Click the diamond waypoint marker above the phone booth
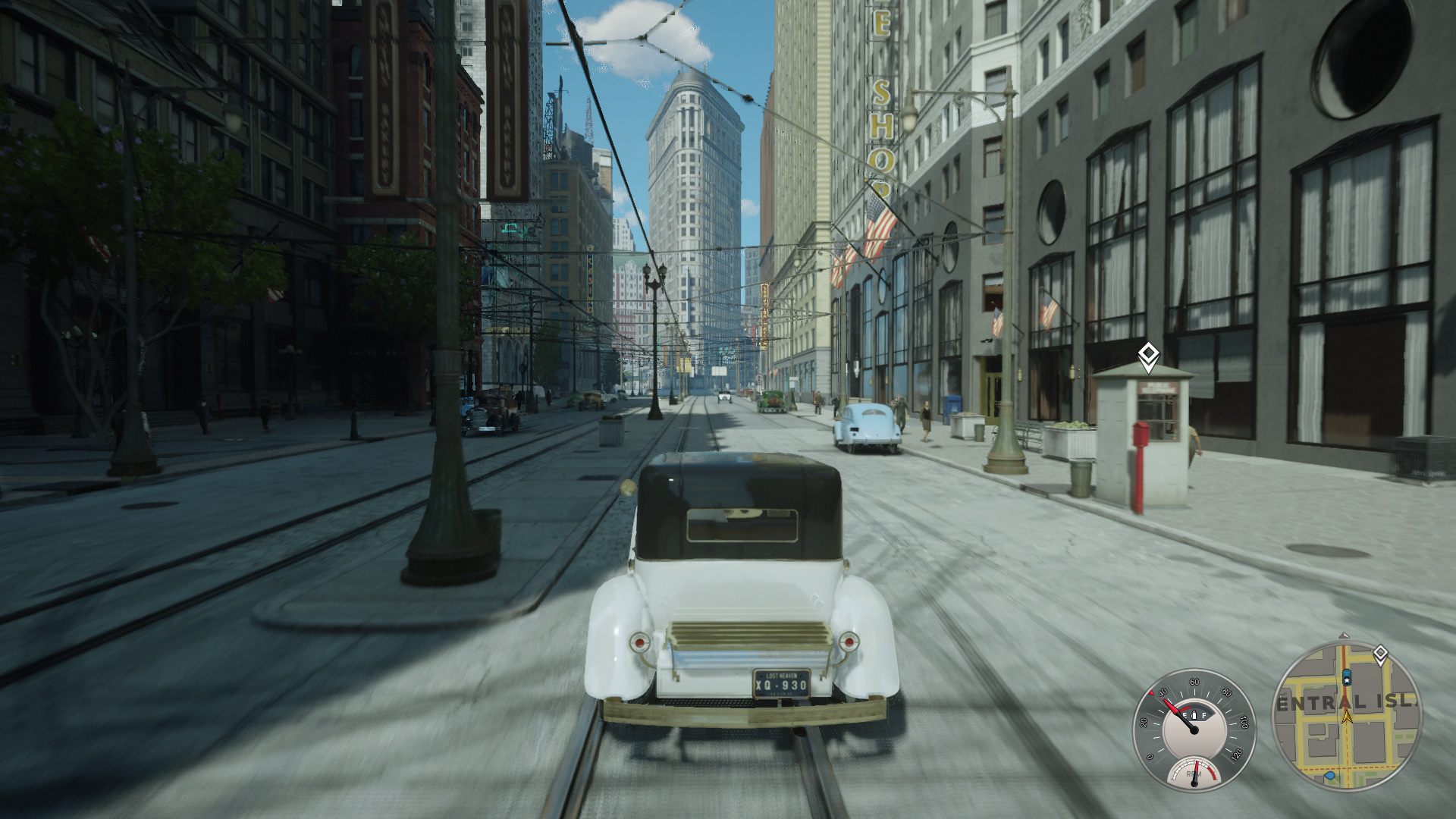 click(1148, 355)
